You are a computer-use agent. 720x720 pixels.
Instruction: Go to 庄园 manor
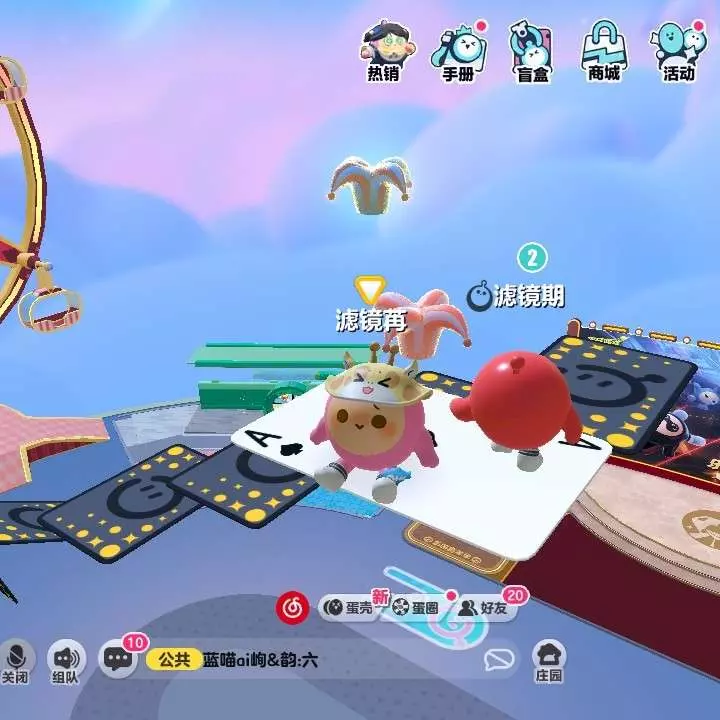click(548, 662)
